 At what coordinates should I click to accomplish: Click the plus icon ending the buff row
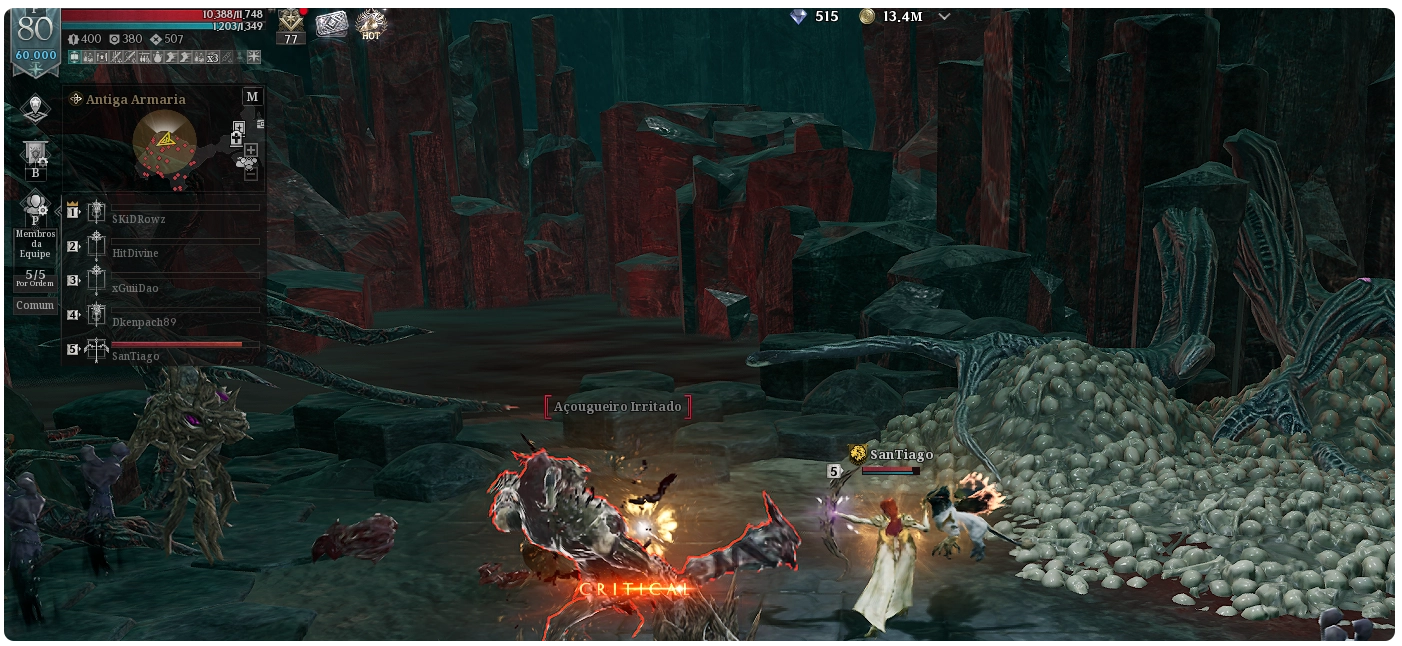coord(254,57)
